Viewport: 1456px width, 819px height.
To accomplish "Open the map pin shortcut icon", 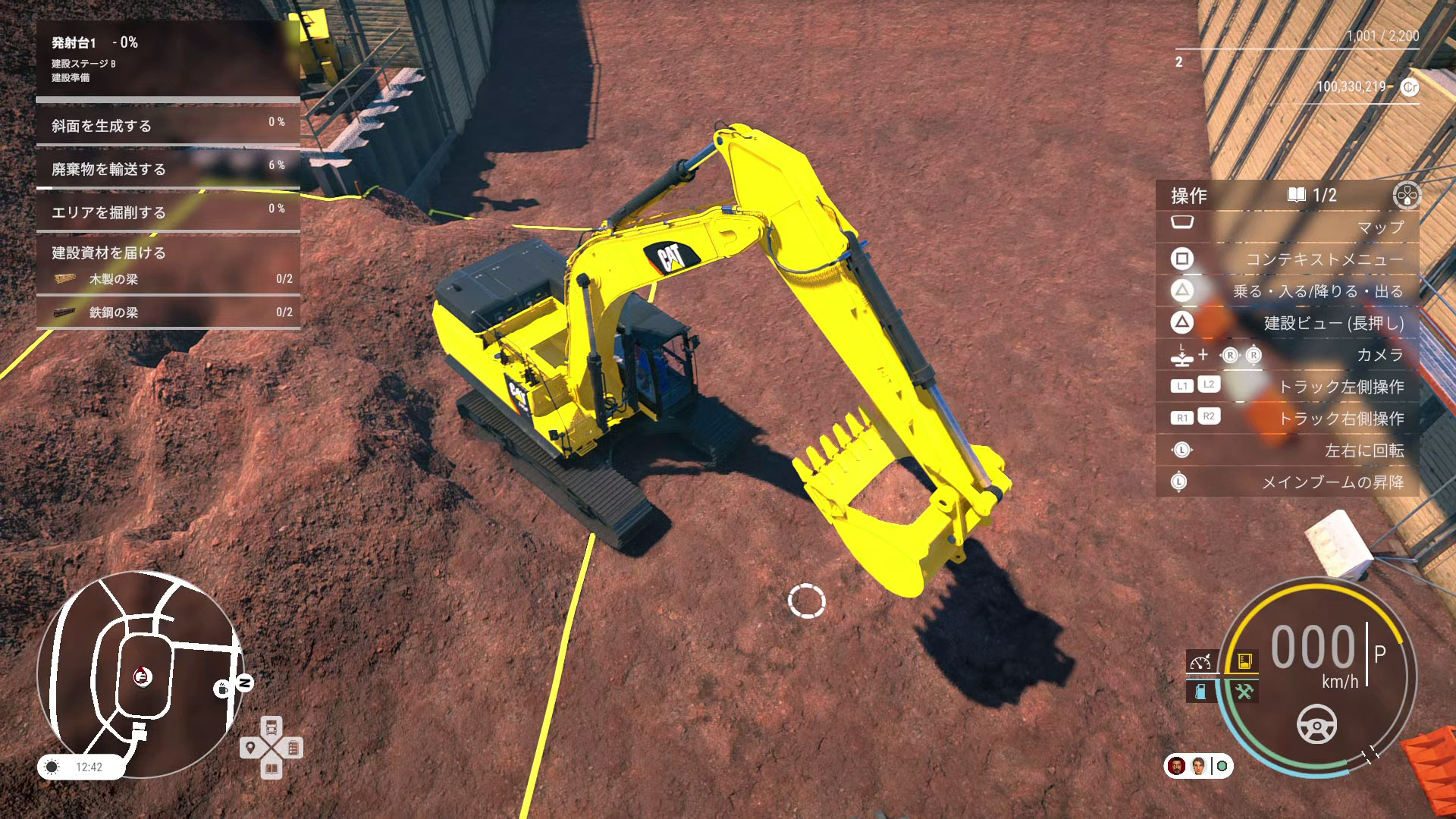I will pyautogui.click(x=250, y=748).
